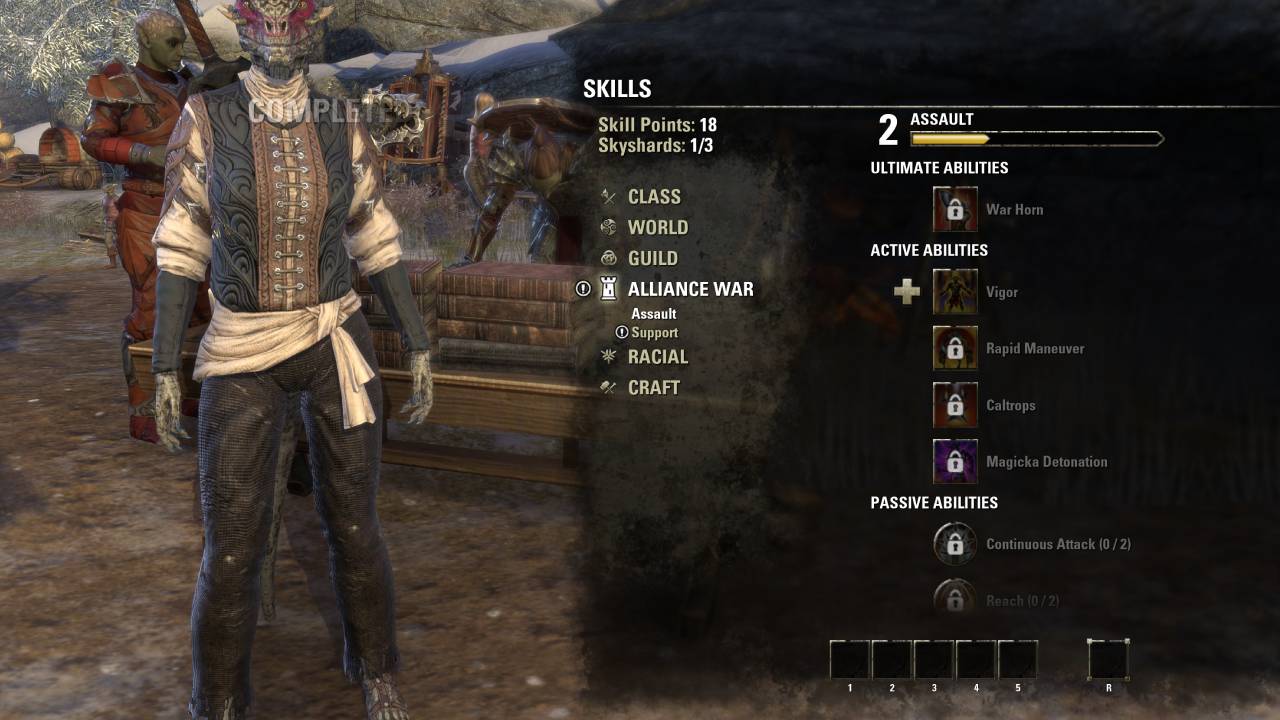Choose the Assault skill line
This screenshot has width=1280, height=720.
point(654,314)
